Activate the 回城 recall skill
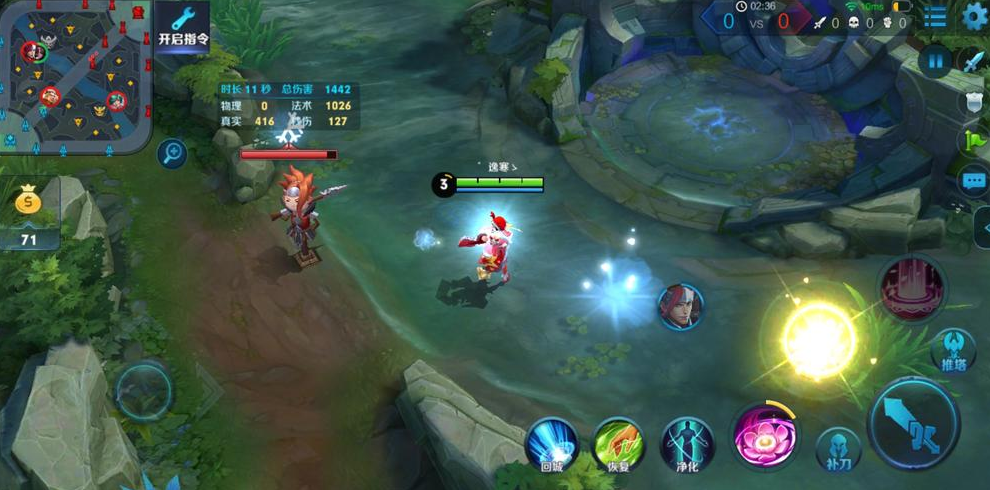 coord(552,443)
